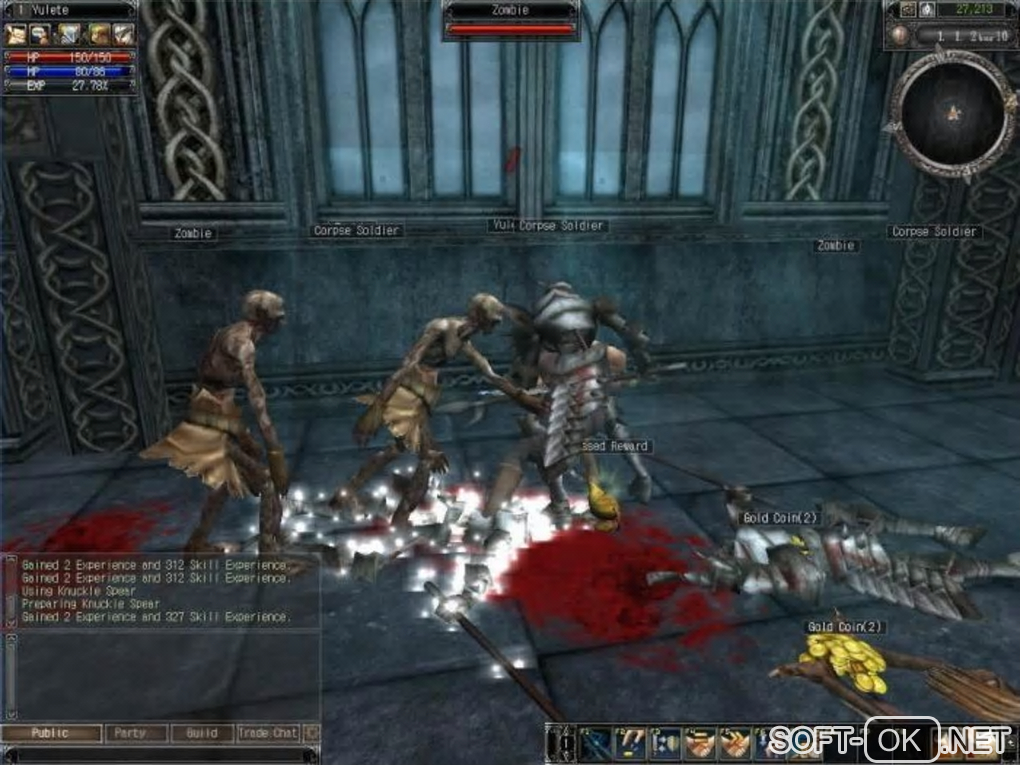This screenshot has height=765, width=1020.
Task: Use the F2 hotbar skill
Action: (x=632, y=742)
